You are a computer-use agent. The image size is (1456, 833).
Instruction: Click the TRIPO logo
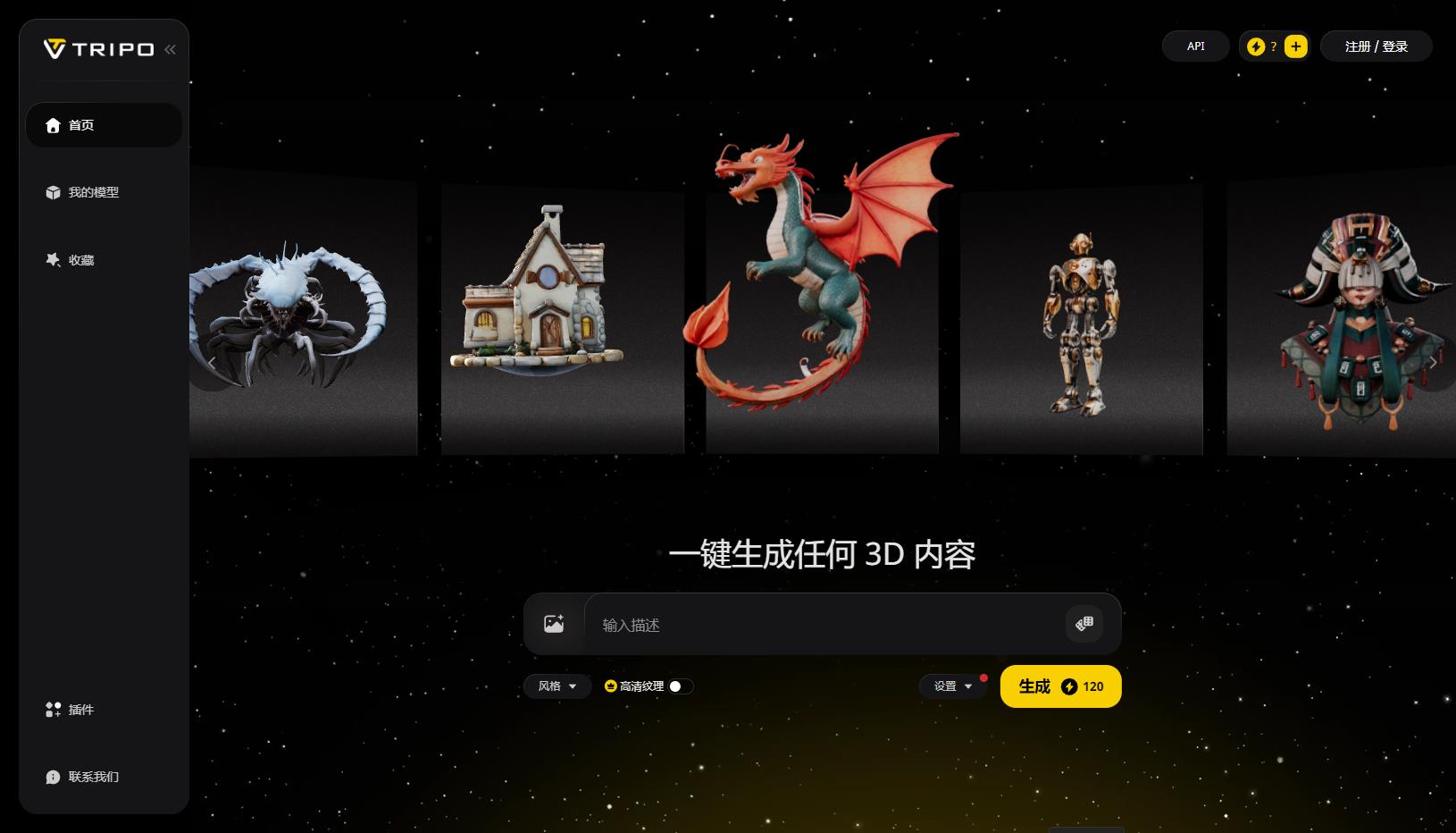coord(97,49)
